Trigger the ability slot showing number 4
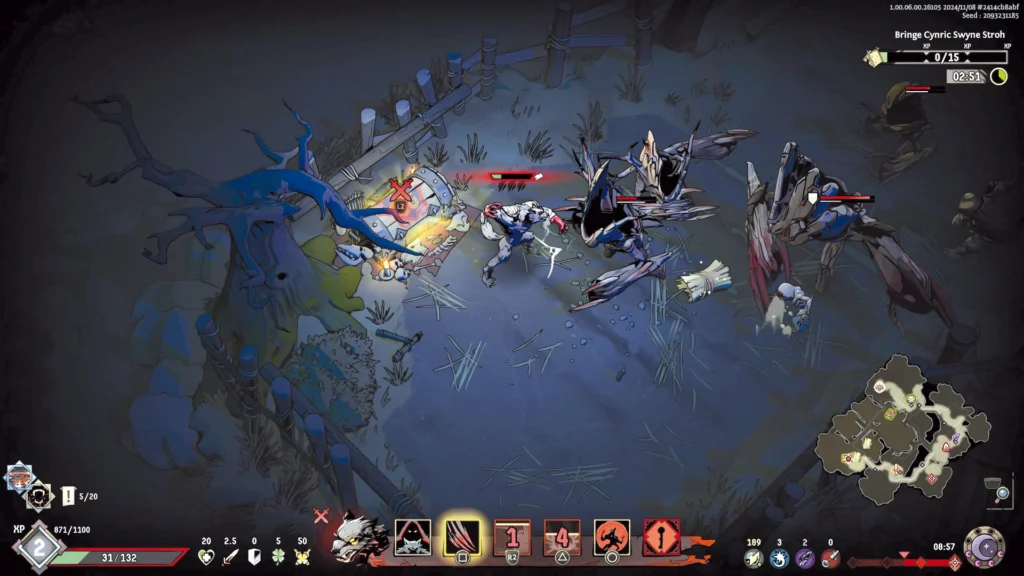The image size is (1024, 576). point(562,537)
